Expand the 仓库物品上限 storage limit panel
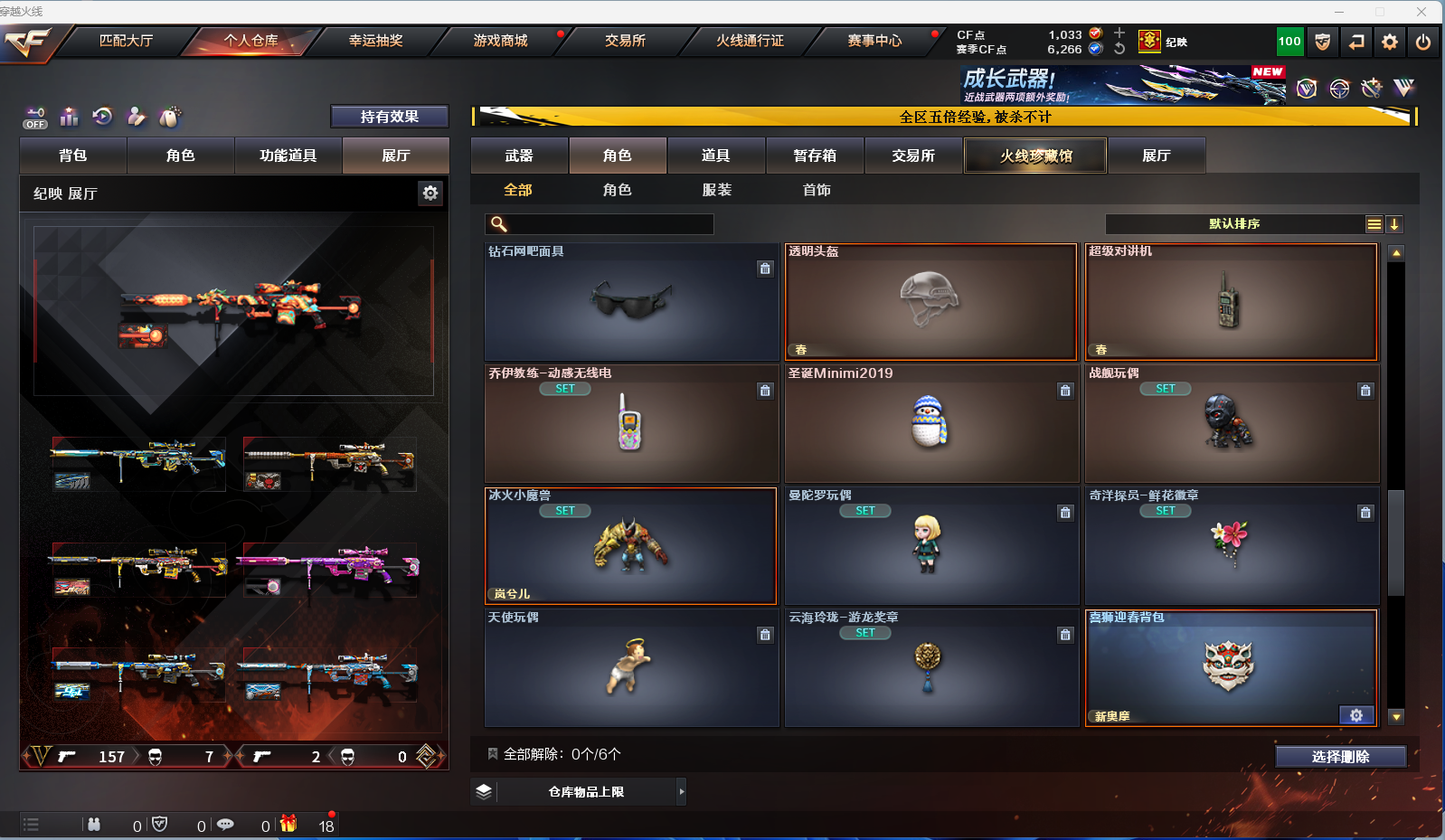 click(682, 792)
